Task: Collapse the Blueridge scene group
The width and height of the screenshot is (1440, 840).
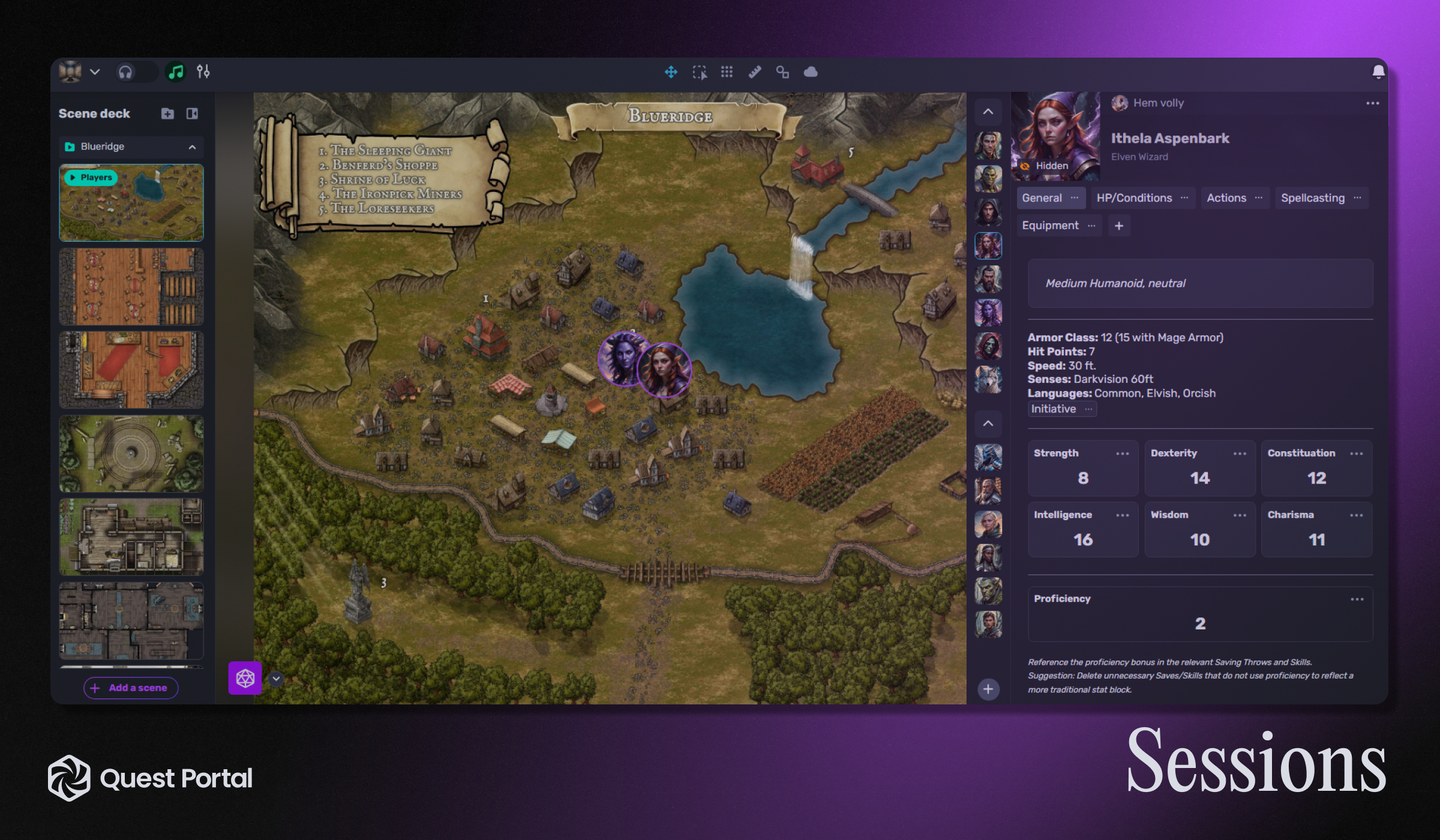Action: tap(191, 147)
